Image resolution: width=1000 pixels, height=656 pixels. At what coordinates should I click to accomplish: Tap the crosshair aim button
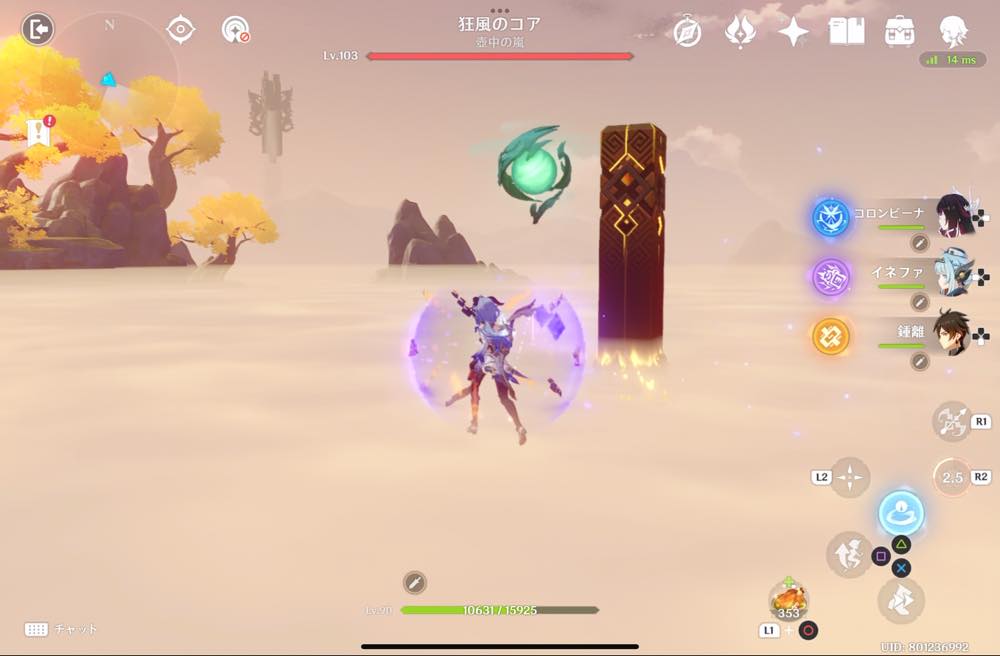850,478
